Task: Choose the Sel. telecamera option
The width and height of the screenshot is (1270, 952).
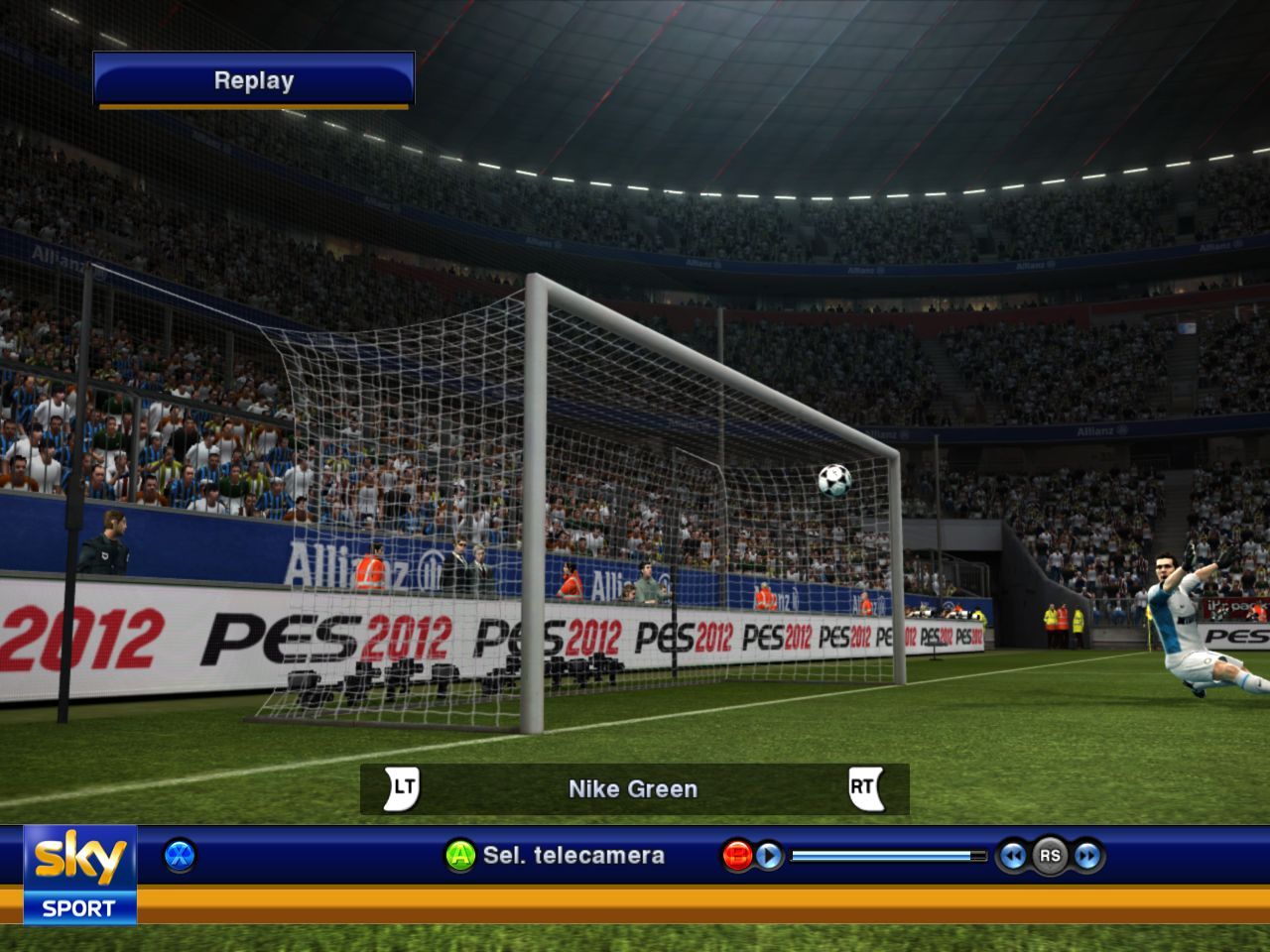Action: click(x=572, y=856)
